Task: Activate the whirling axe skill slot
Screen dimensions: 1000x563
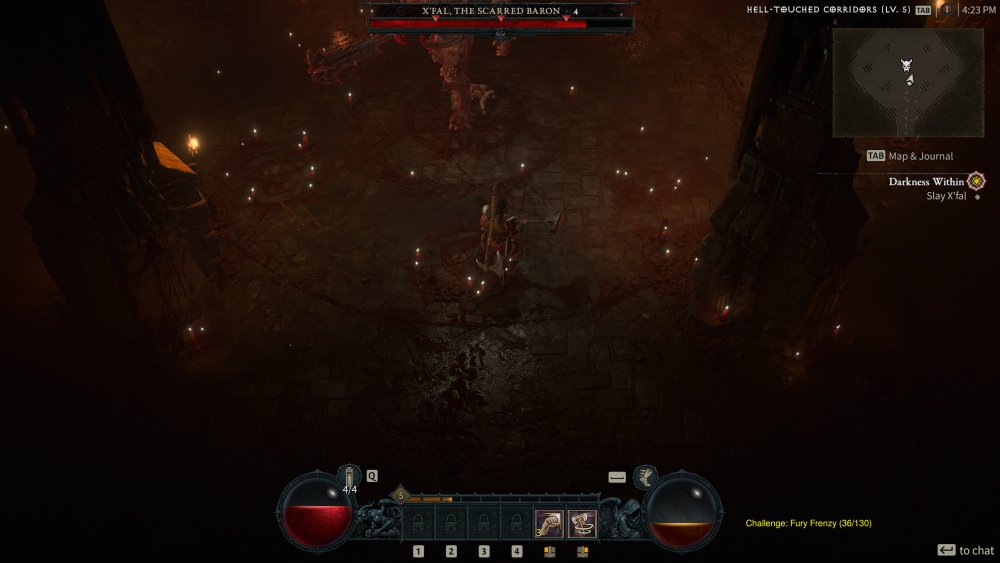Action: click(582, 523)
